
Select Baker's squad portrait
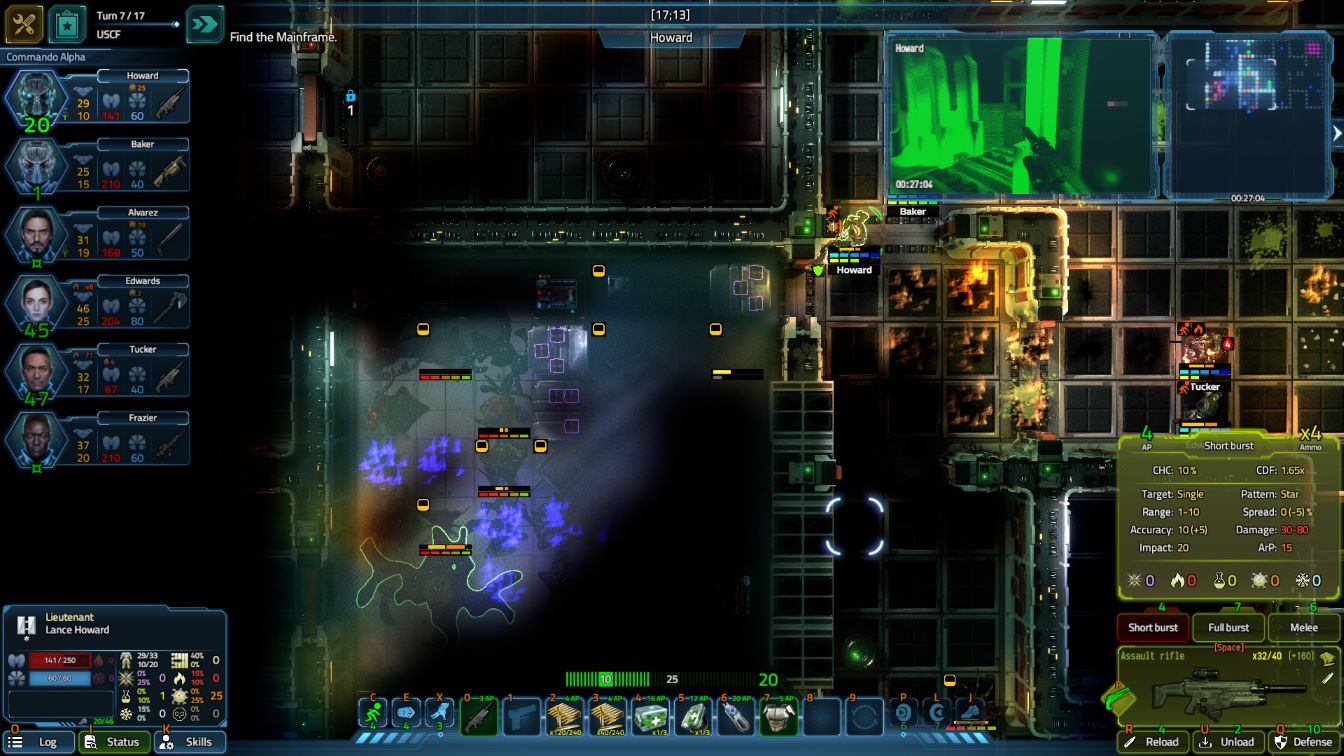pos(37,166)
